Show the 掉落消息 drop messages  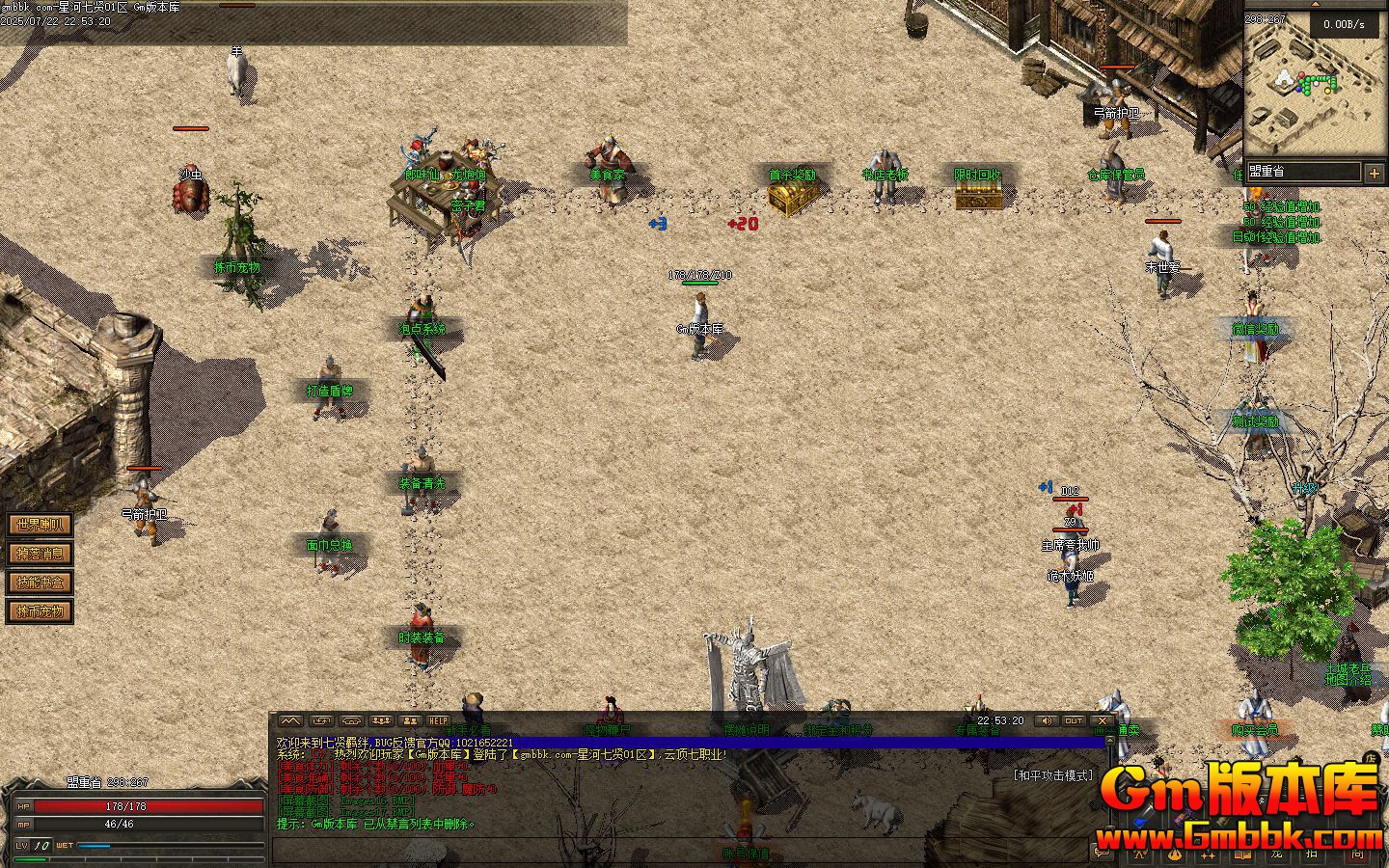point(40,554)
